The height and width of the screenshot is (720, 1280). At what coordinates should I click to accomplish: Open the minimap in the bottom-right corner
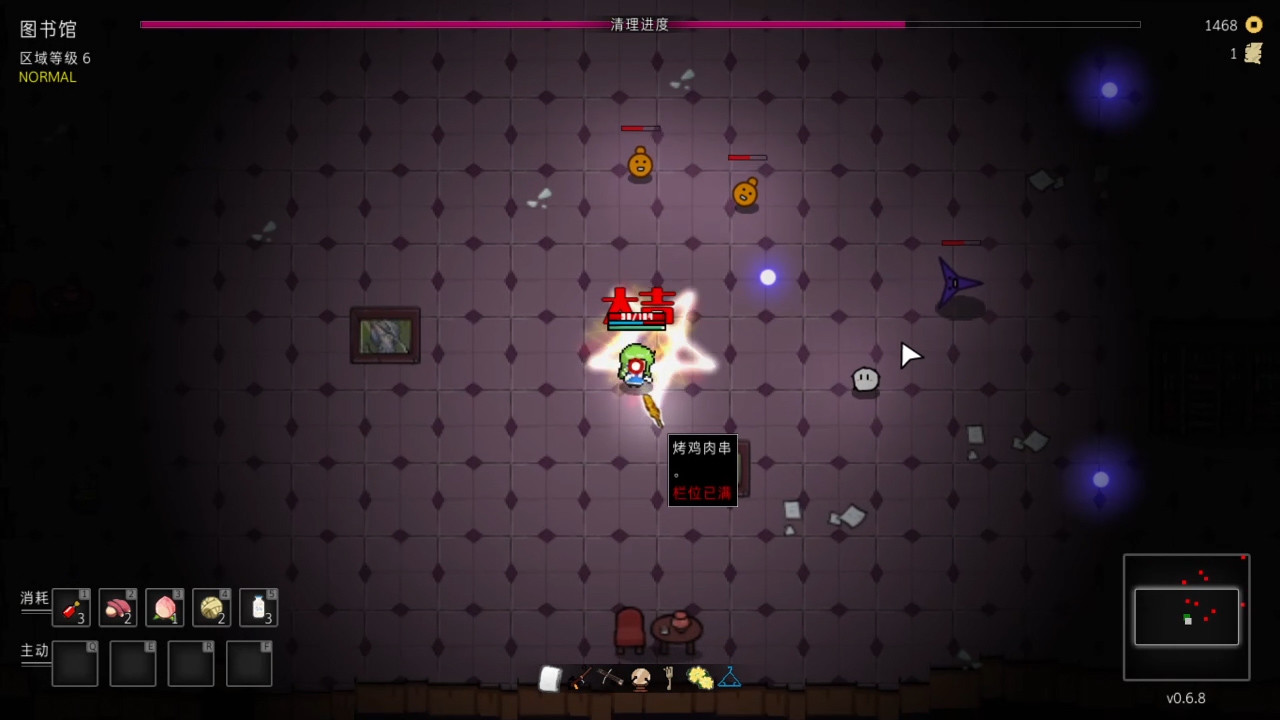coord(1186,617)
